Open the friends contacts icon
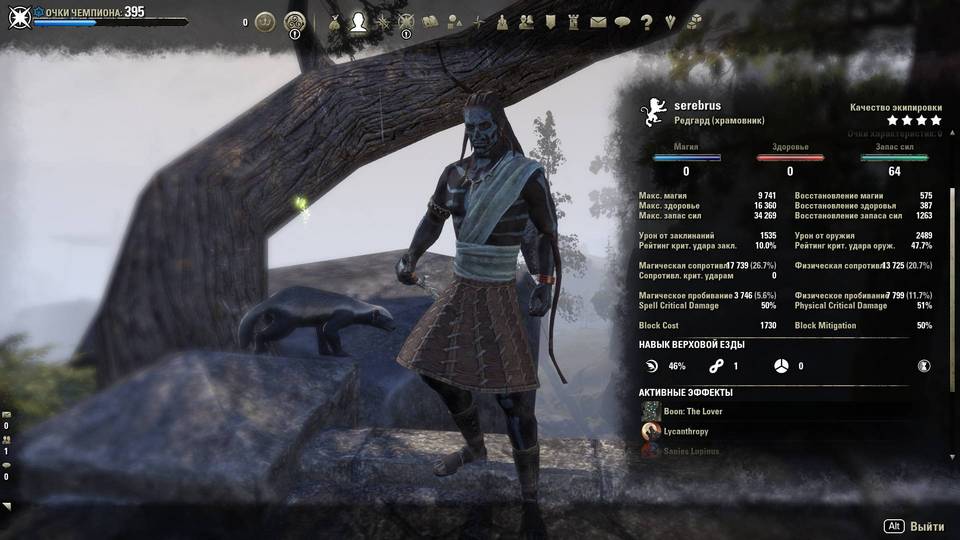 (526, 21)
